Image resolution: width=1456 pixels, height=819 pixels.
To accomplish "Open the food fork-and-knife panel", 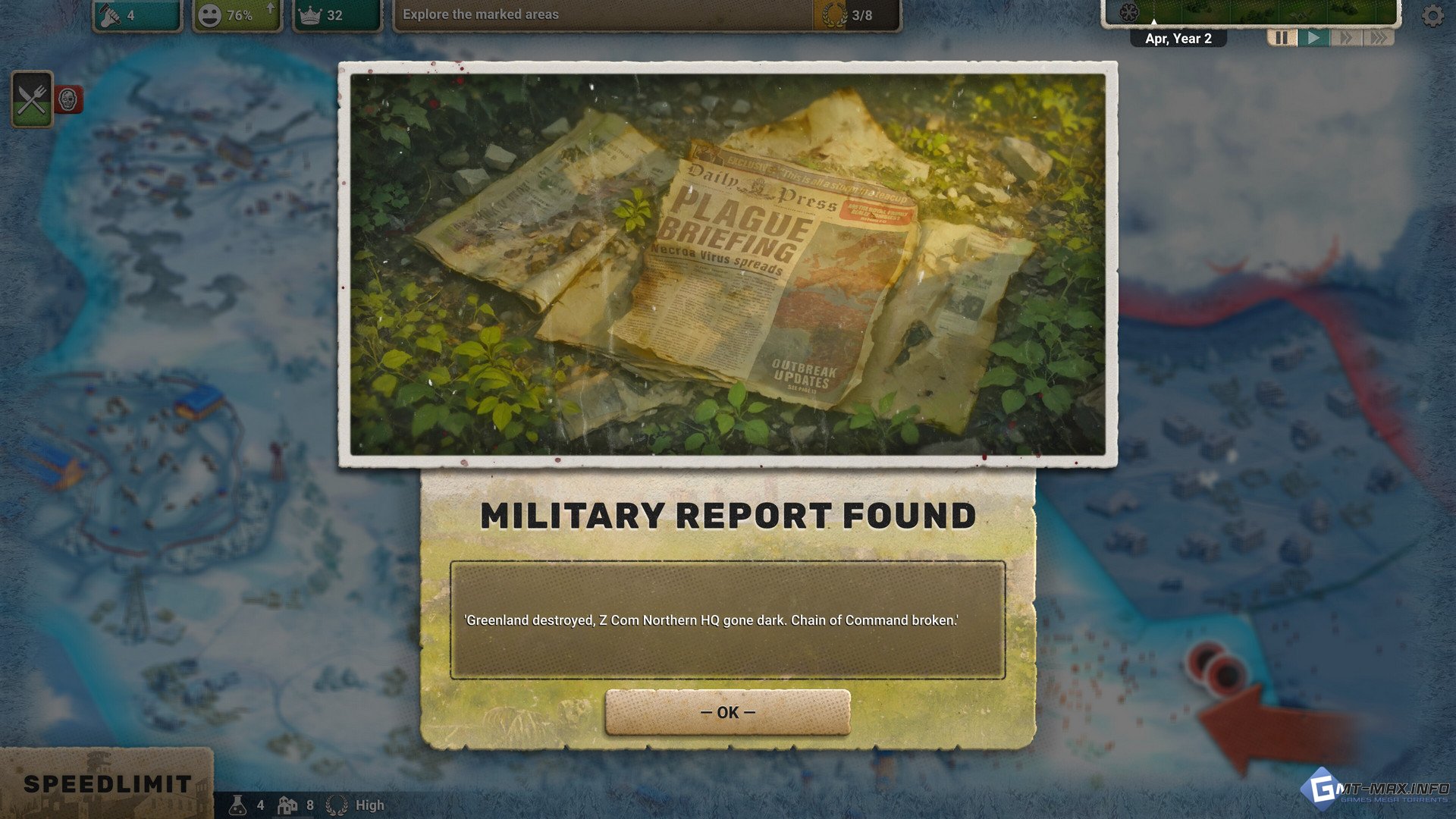I will coord(32,99).
